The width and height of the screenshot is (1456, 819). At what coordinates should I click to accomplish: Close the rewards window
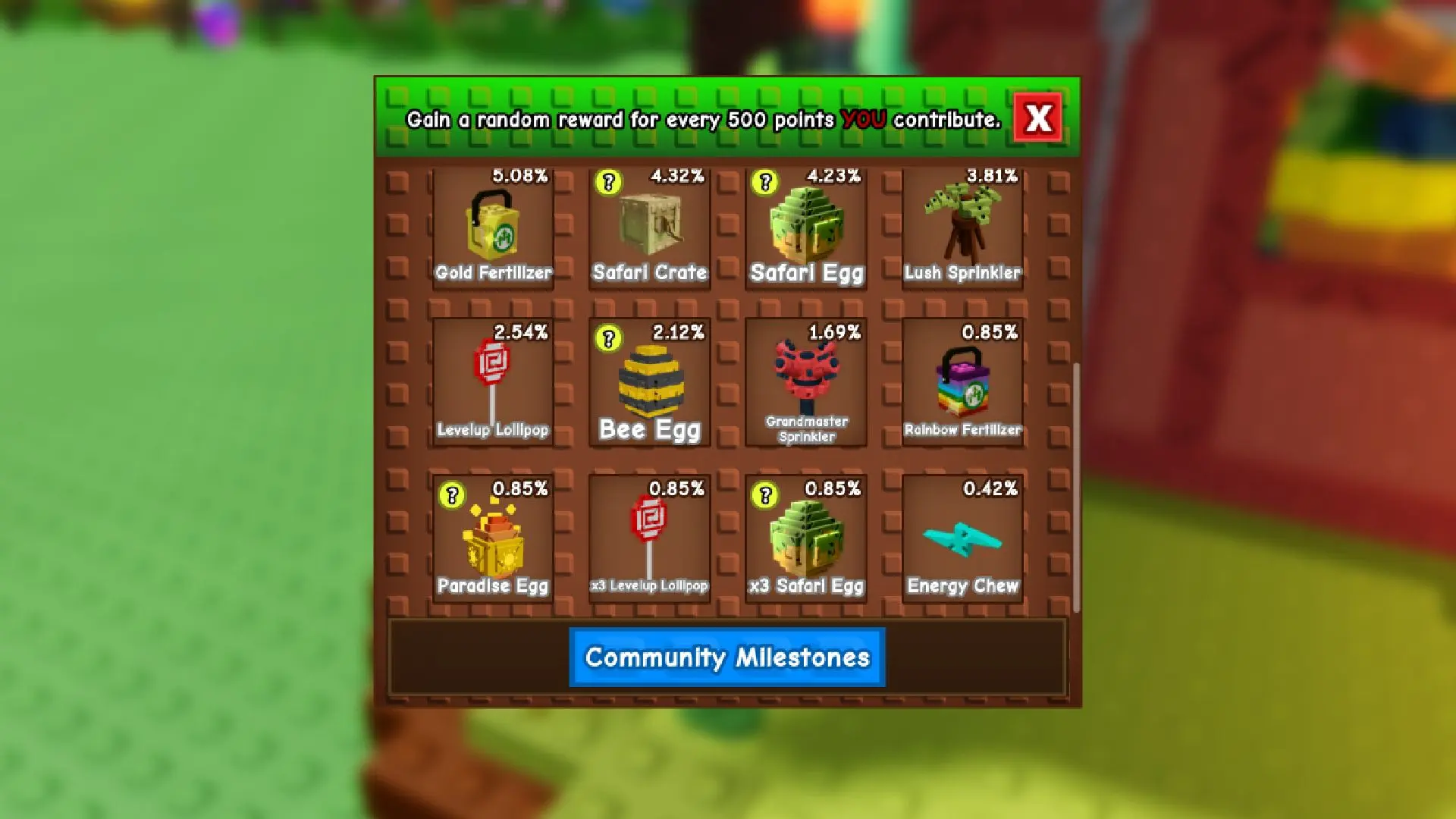click(1039, 118)
